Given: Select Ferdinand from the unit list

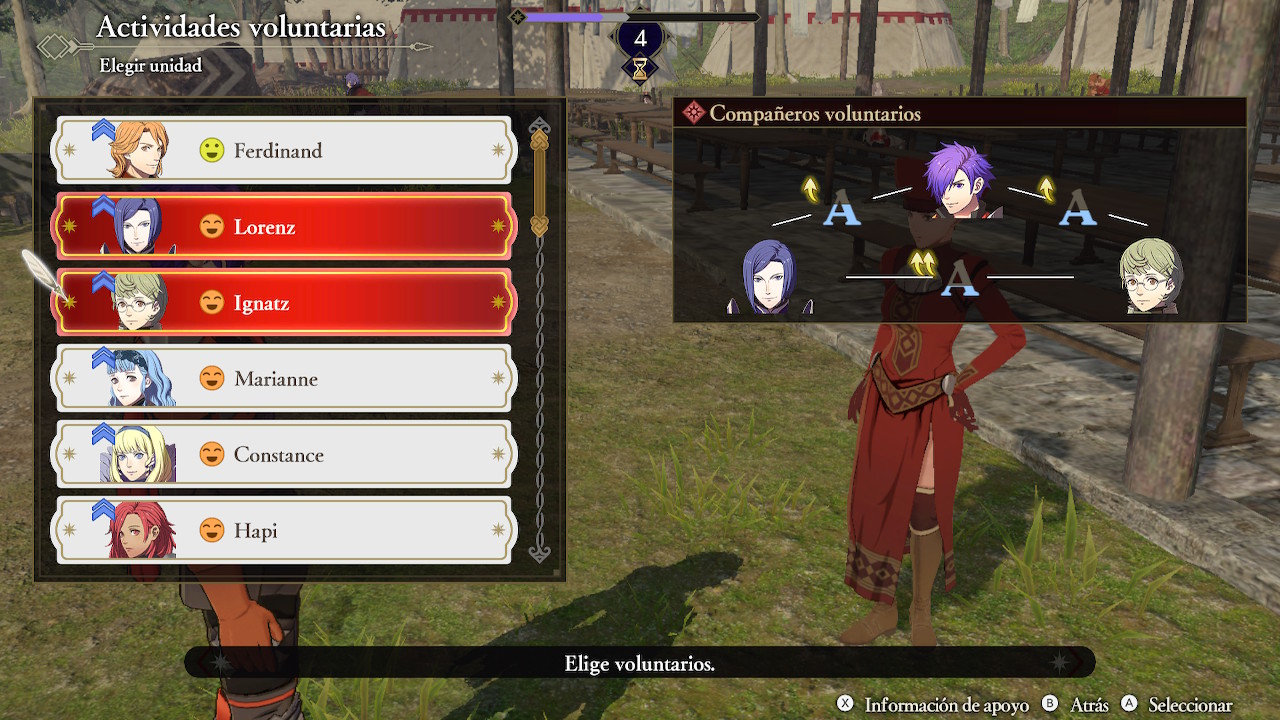Looking at the screenshot, I should click(x=284, y=151).
